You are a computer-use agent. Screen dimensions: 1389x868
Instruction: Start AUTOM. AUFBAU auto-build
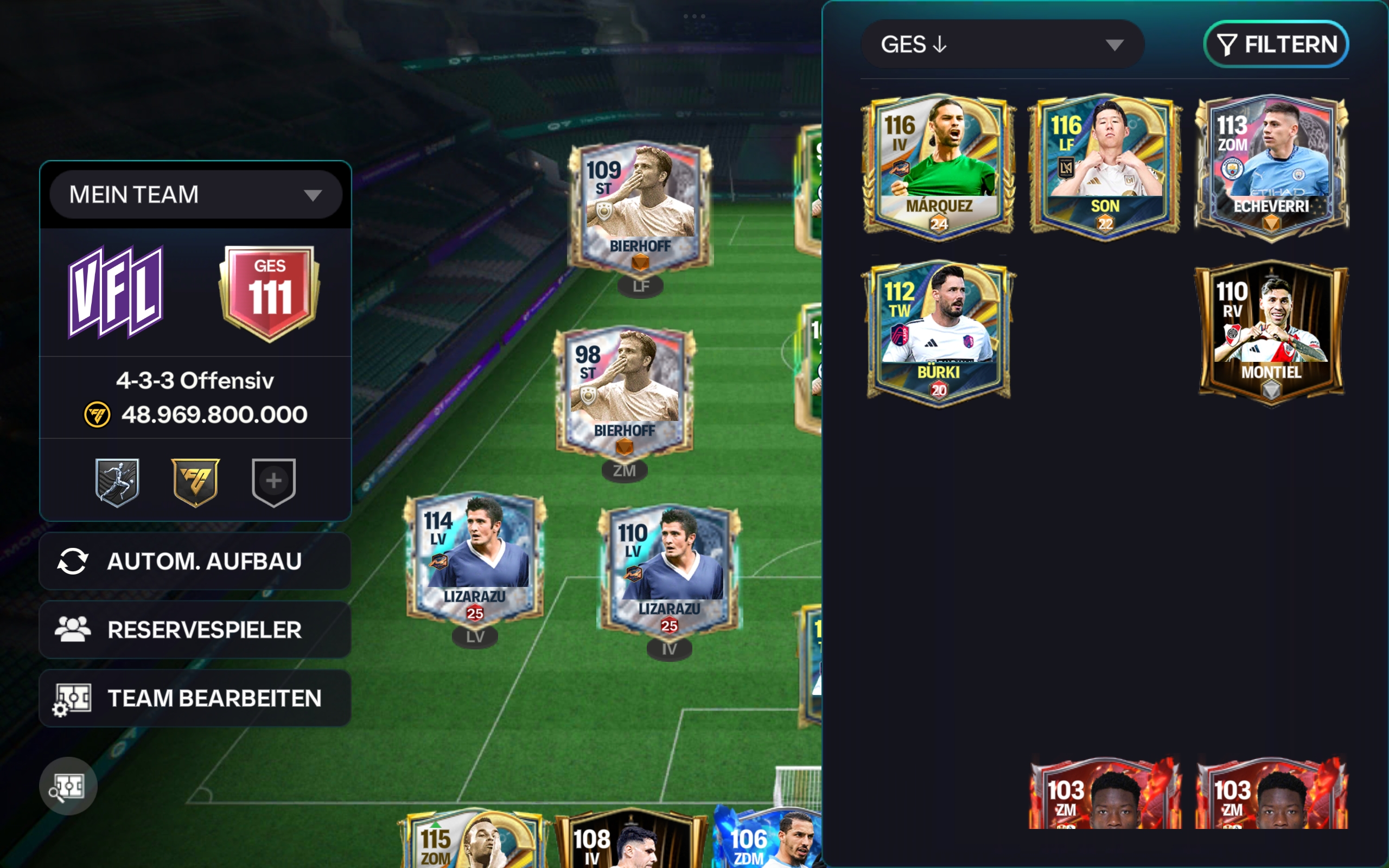click(x=195, y=561)
